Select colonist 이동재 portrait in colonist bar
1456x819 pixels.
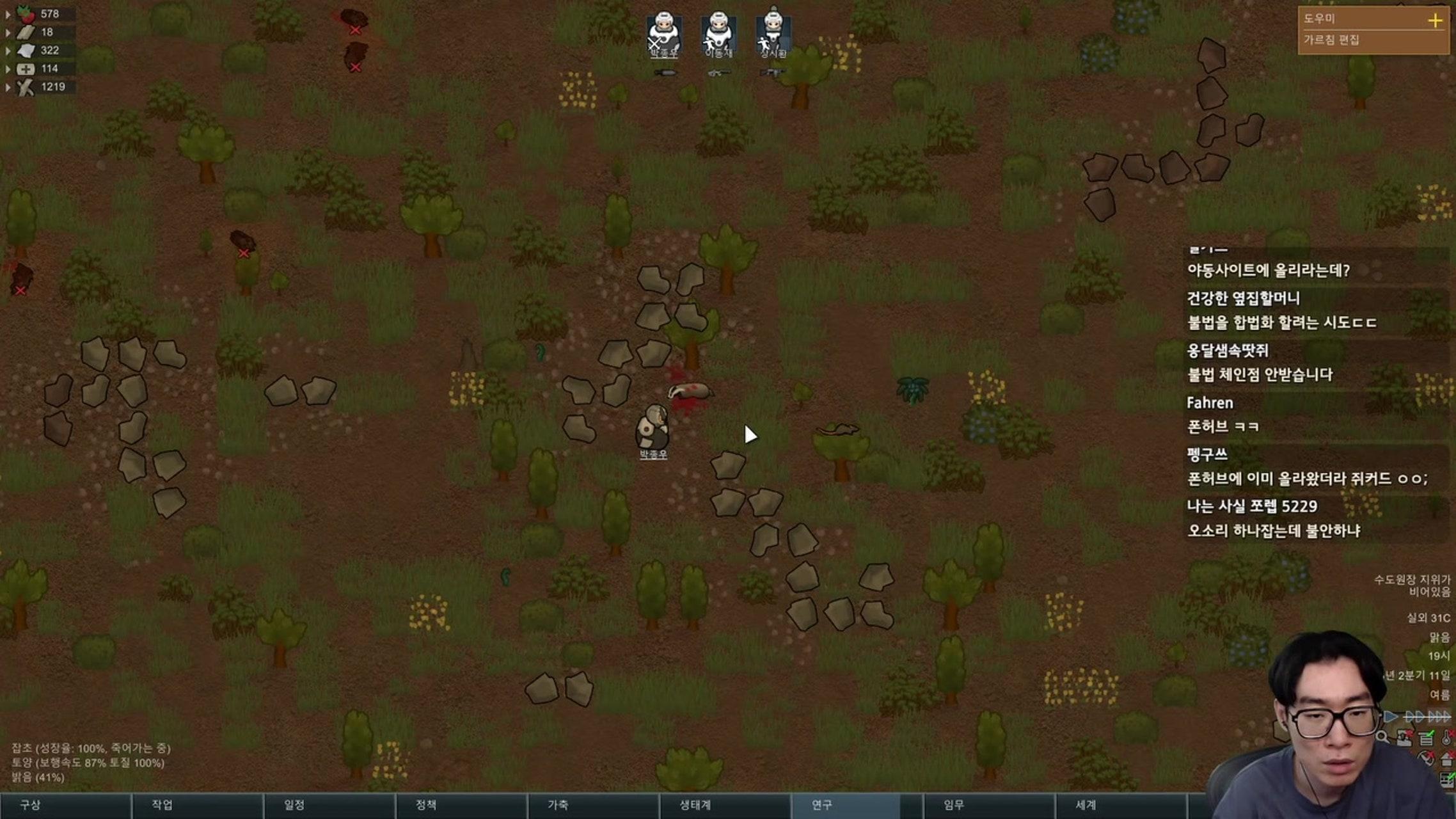click(718, 33)
